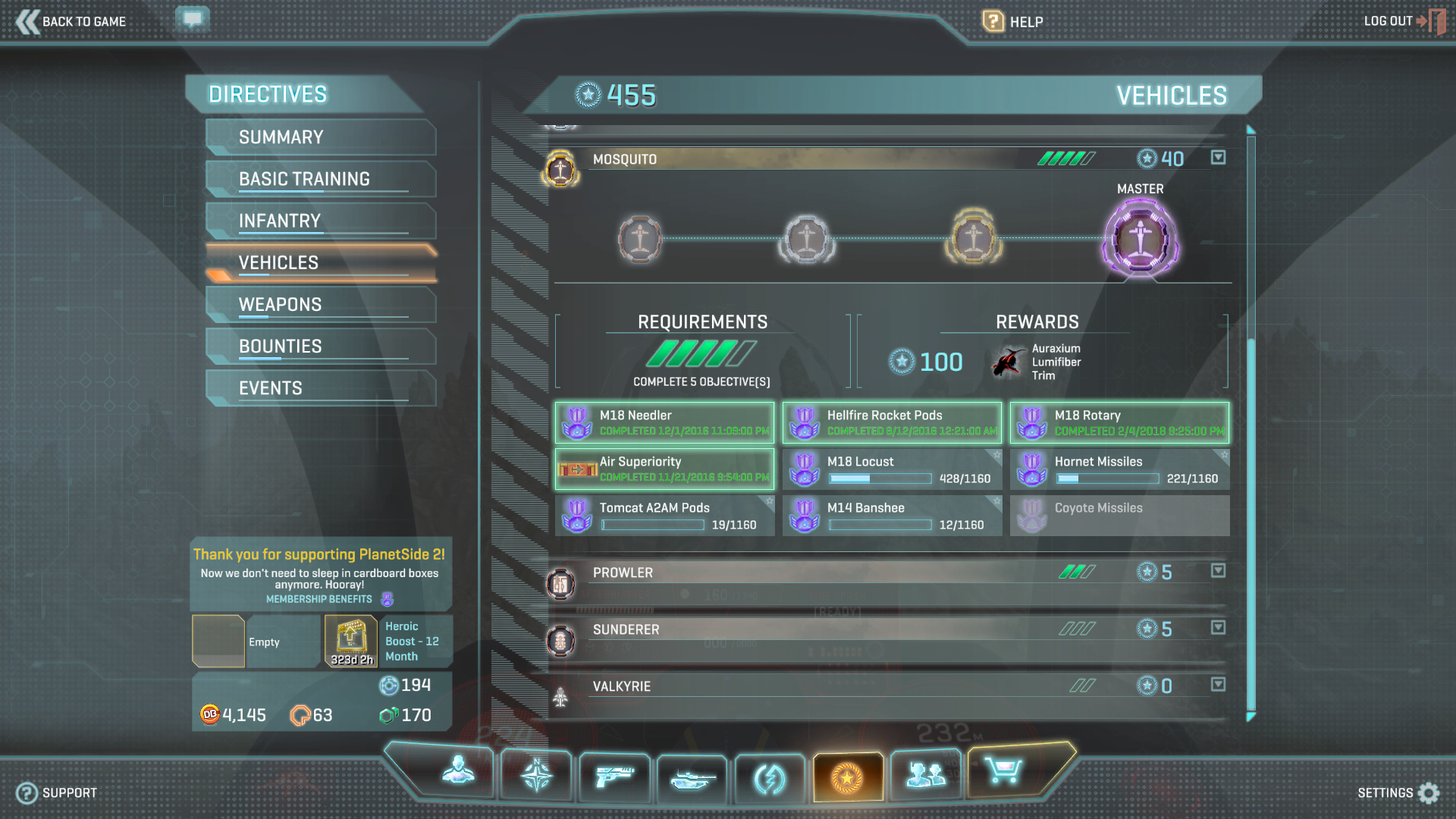Select the loadout pistol icon

[x=614, y=775]
